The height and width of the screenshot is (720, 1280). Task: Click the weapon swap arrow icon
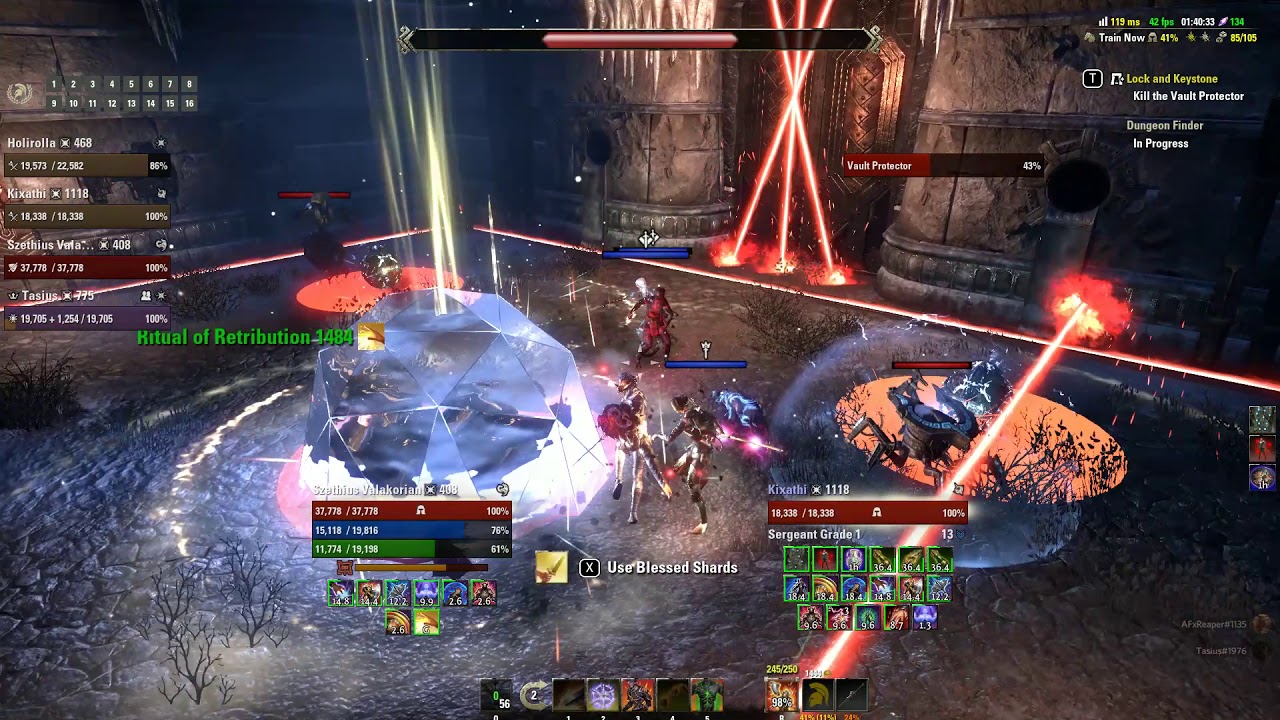[x=535, y=695]
